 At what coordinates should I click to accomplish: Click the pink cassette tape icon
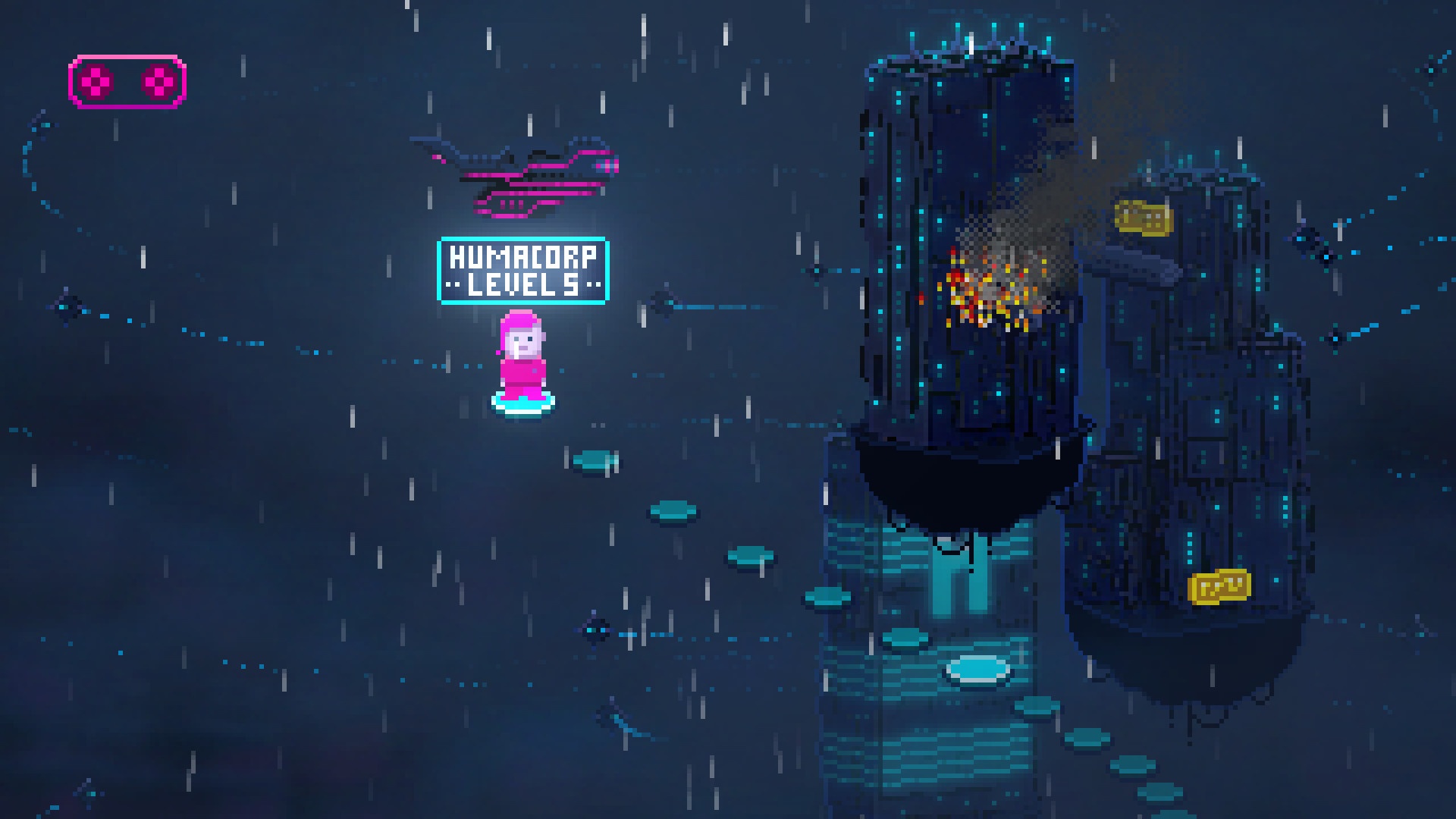point(127,82)
